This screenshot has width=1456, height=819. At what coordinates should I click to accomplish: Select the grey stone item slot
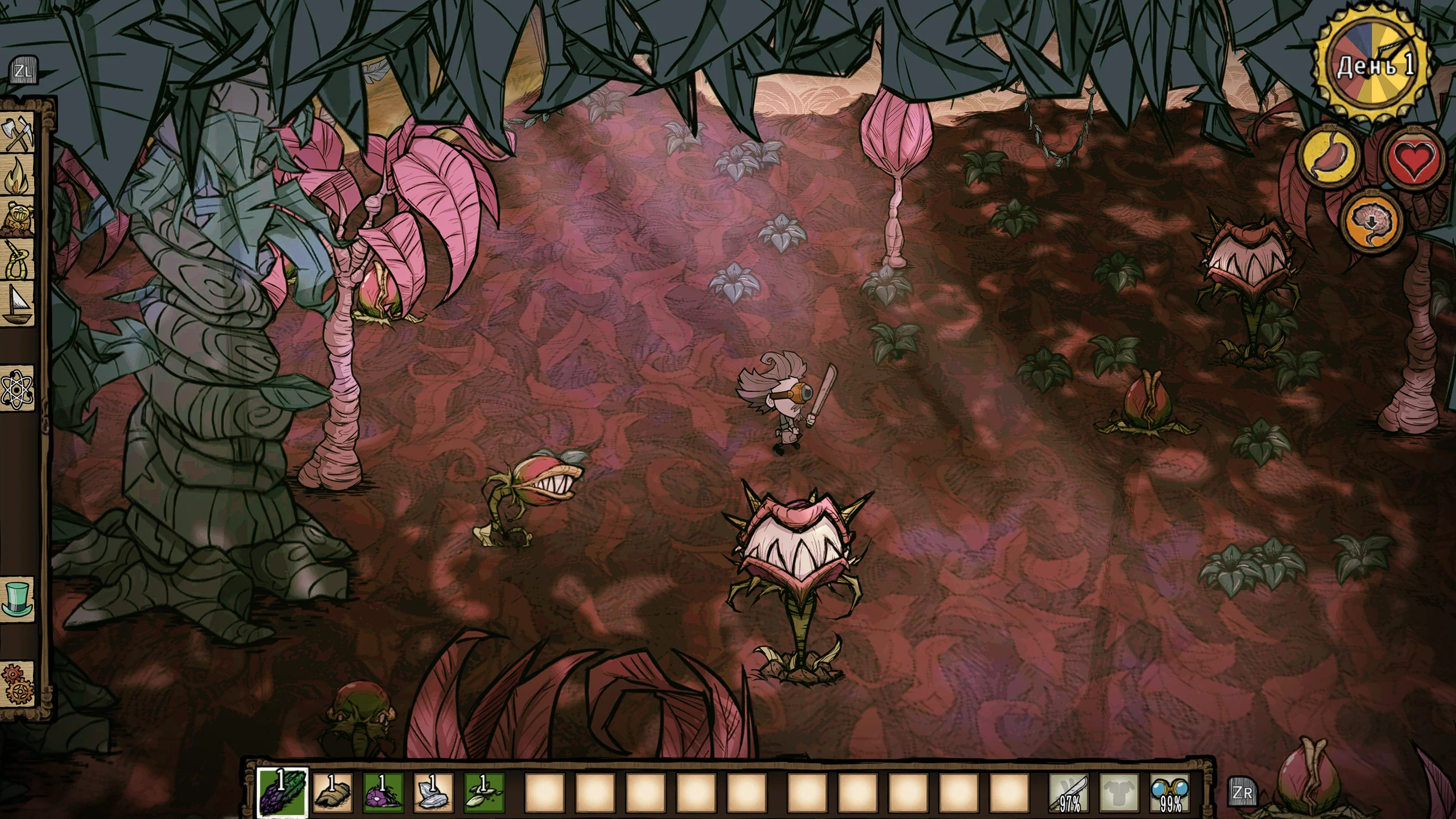click(433, 792)
